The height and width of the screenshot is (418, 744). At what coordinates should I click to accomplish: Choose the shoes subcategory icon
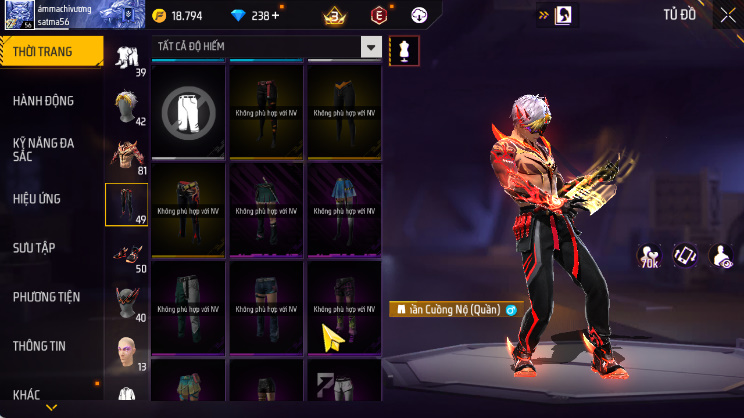pyautogui.click(x=127, y=253)
